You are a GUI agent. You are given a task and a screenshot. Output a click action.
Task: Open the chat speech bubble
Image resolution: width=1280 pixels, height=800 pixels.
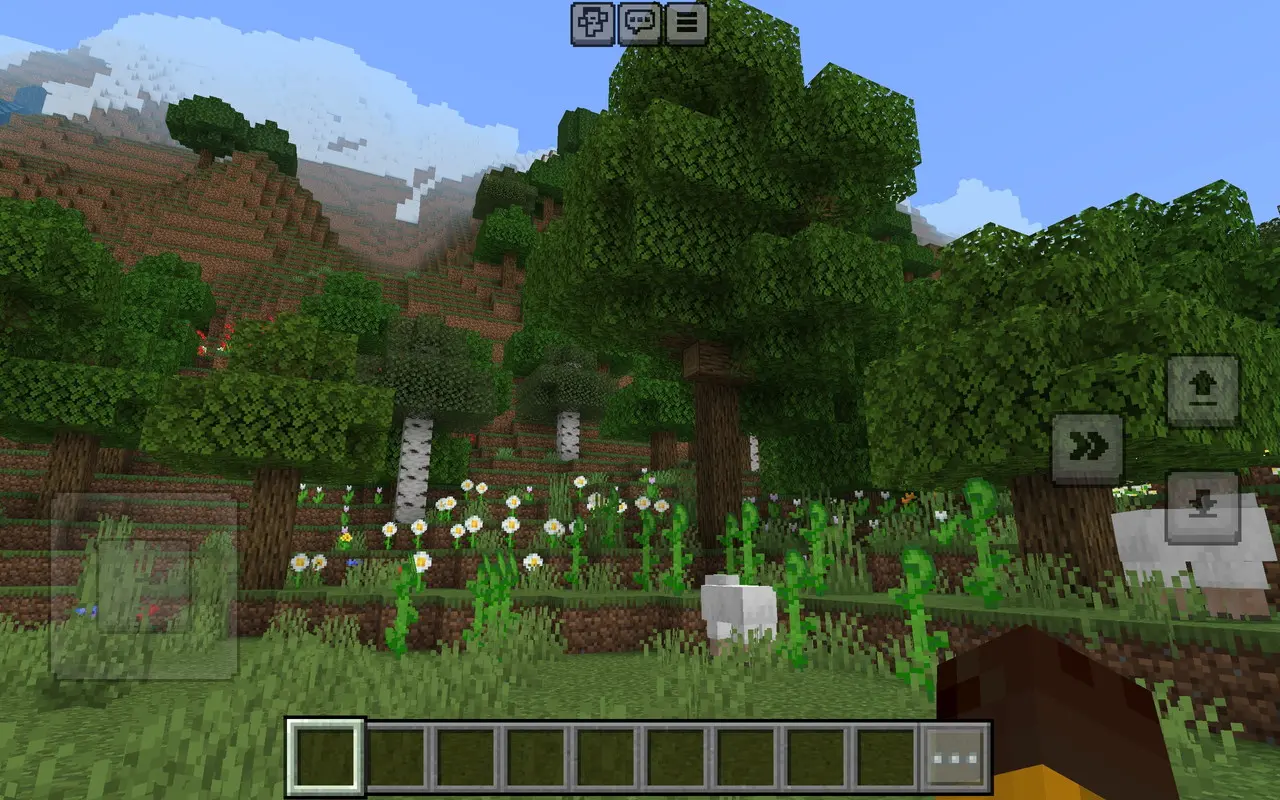640,24
